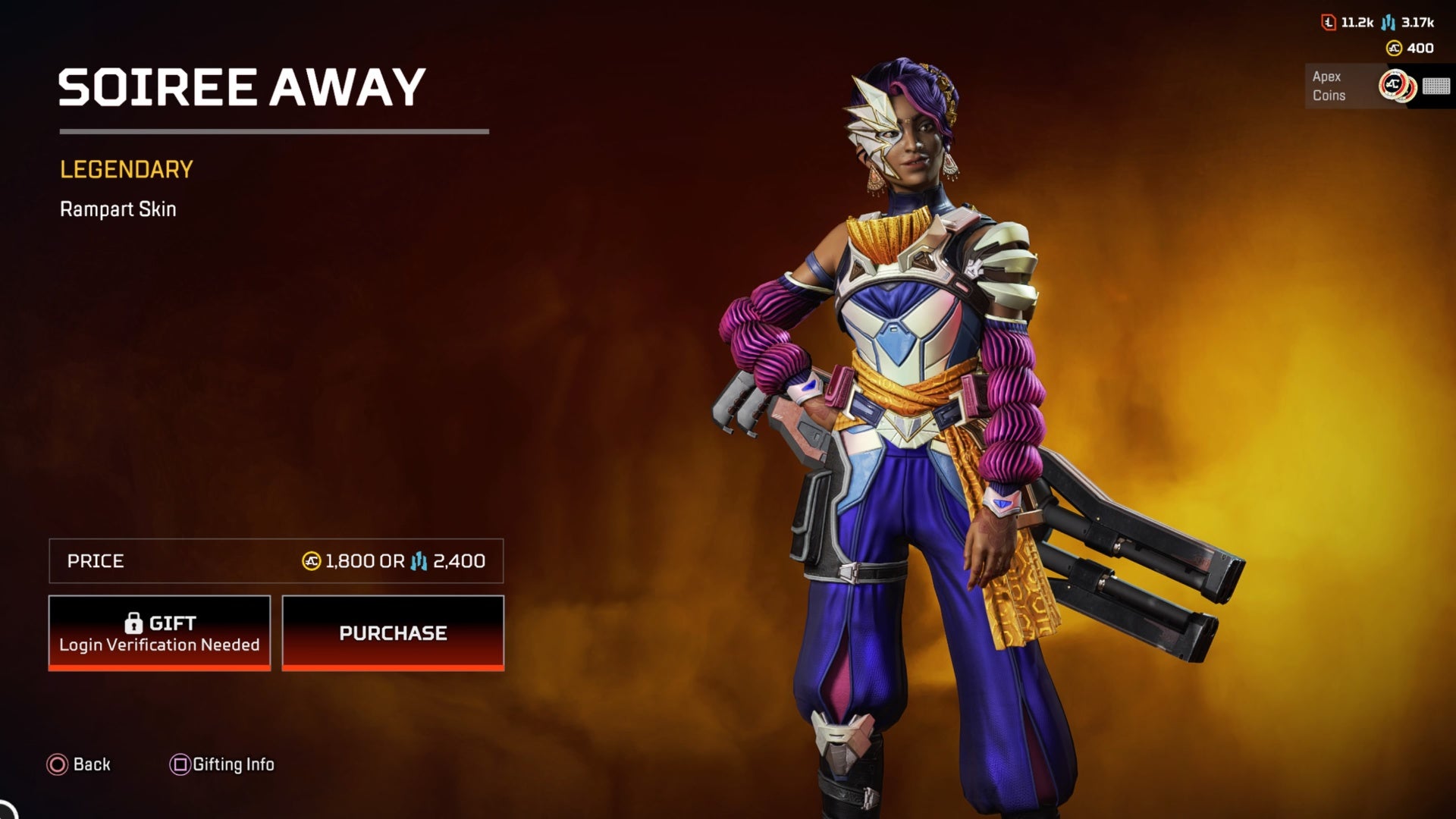
Task: Click the Rampart Skin description text
Action: (117, 209)
